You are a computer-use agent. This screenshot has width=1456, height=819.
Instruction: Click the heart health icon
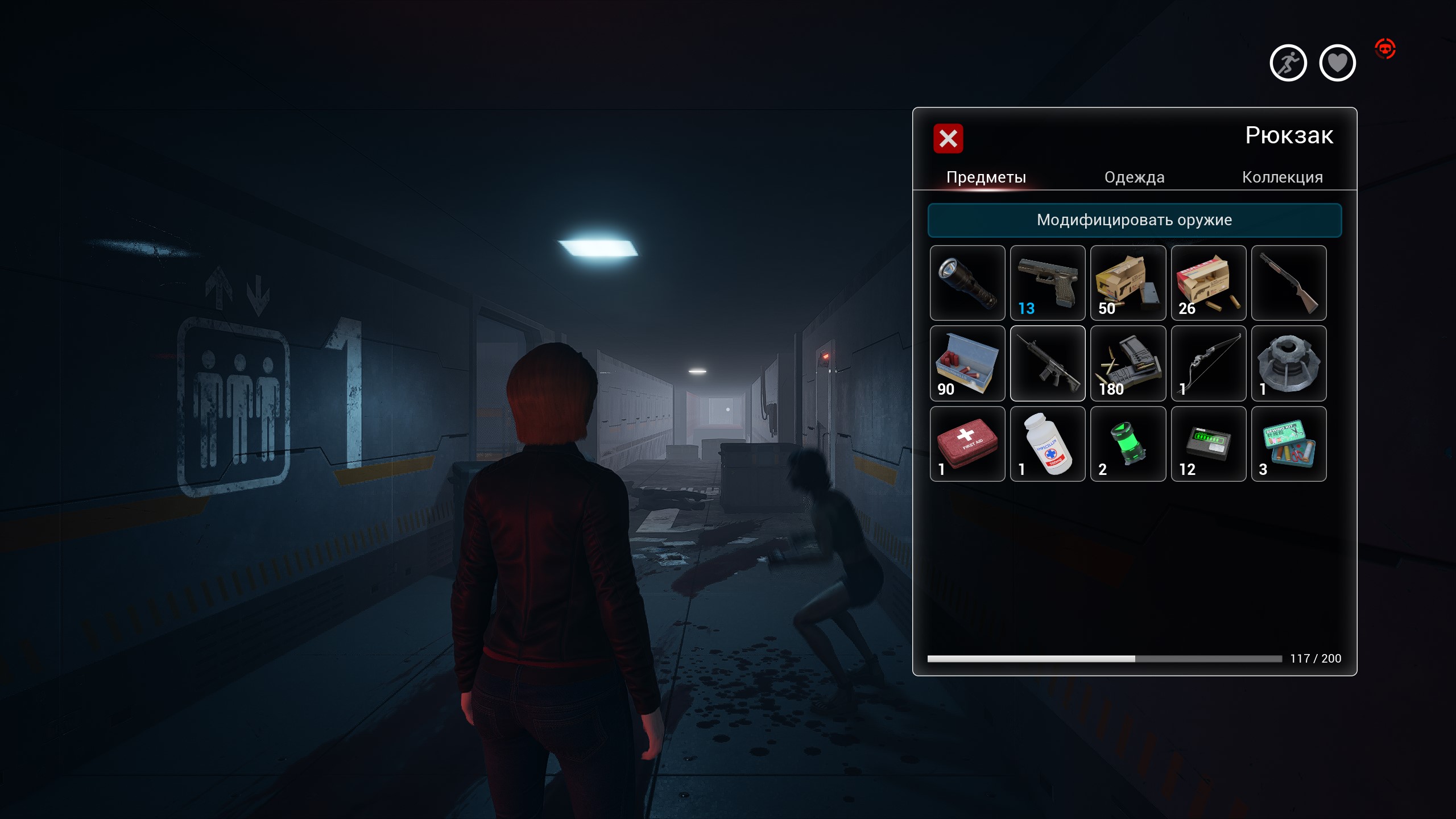click(x=1337, y=63)
